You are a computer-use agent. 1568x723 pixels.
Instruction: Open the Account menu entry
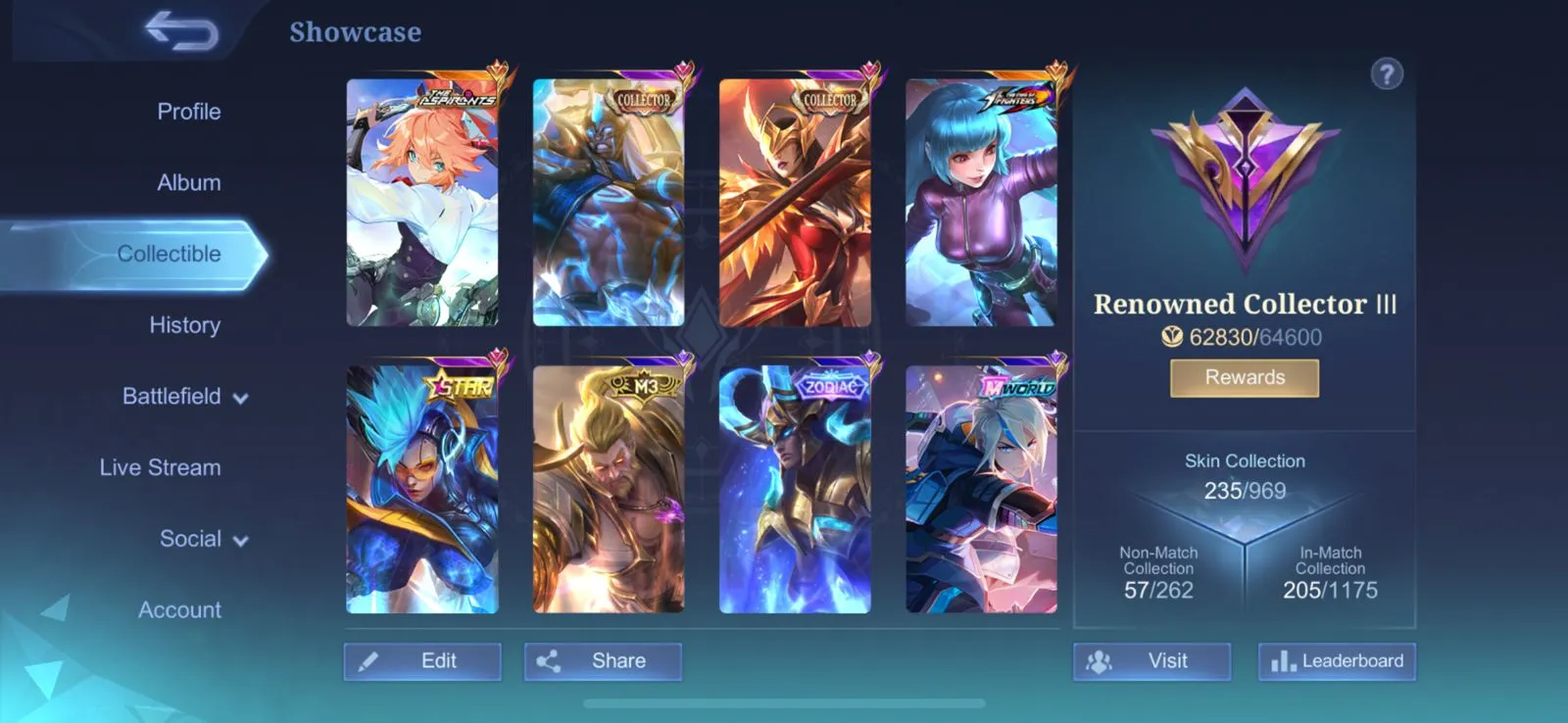click(179, 609)
